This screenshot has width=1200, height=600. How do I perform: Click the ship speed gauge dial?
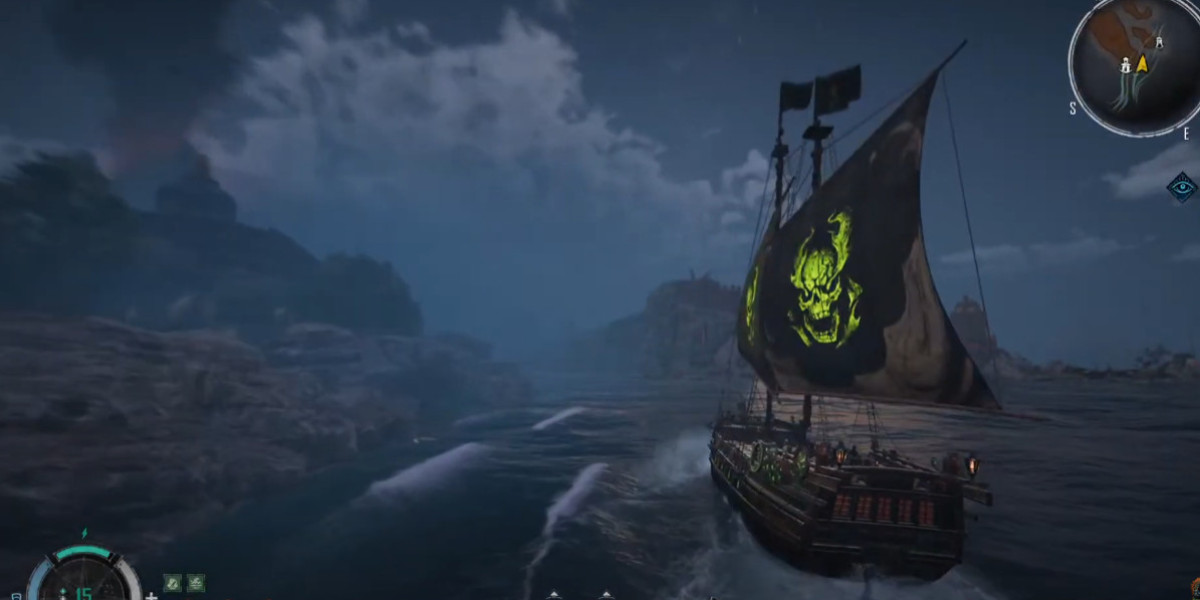tap(83, 580)
